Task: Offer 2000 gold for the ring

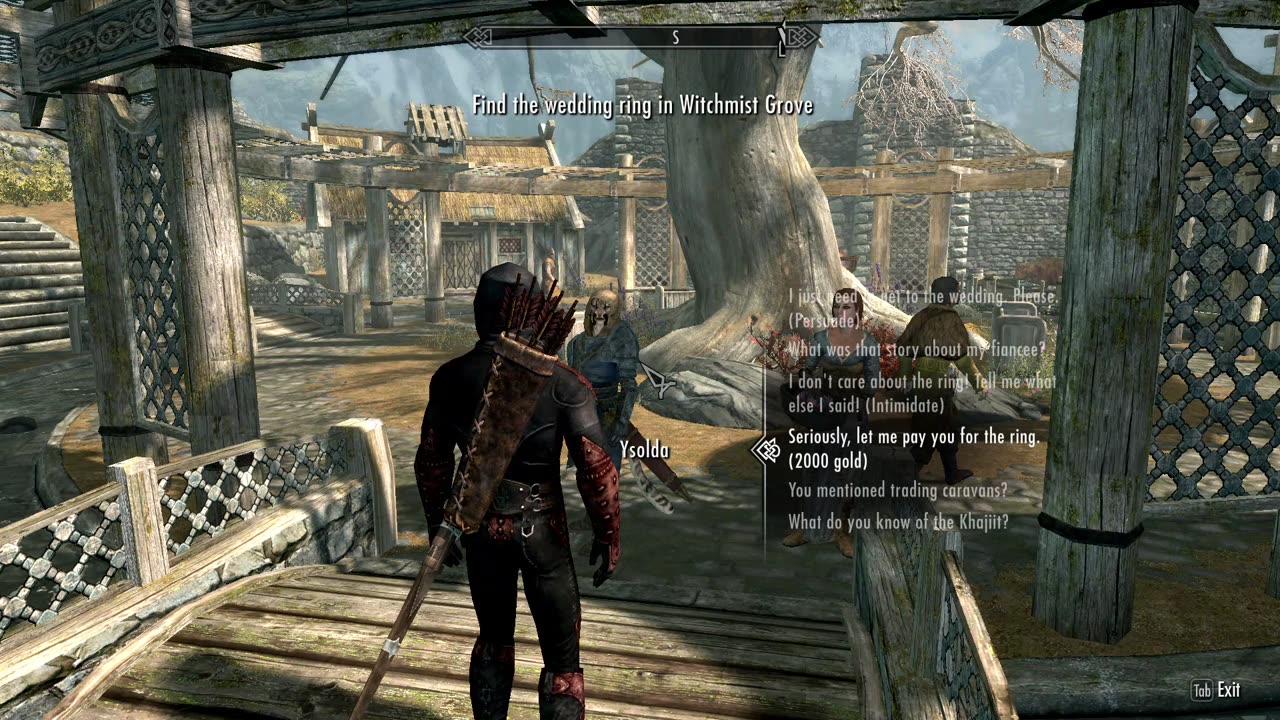Action: (x=913, y=448)
